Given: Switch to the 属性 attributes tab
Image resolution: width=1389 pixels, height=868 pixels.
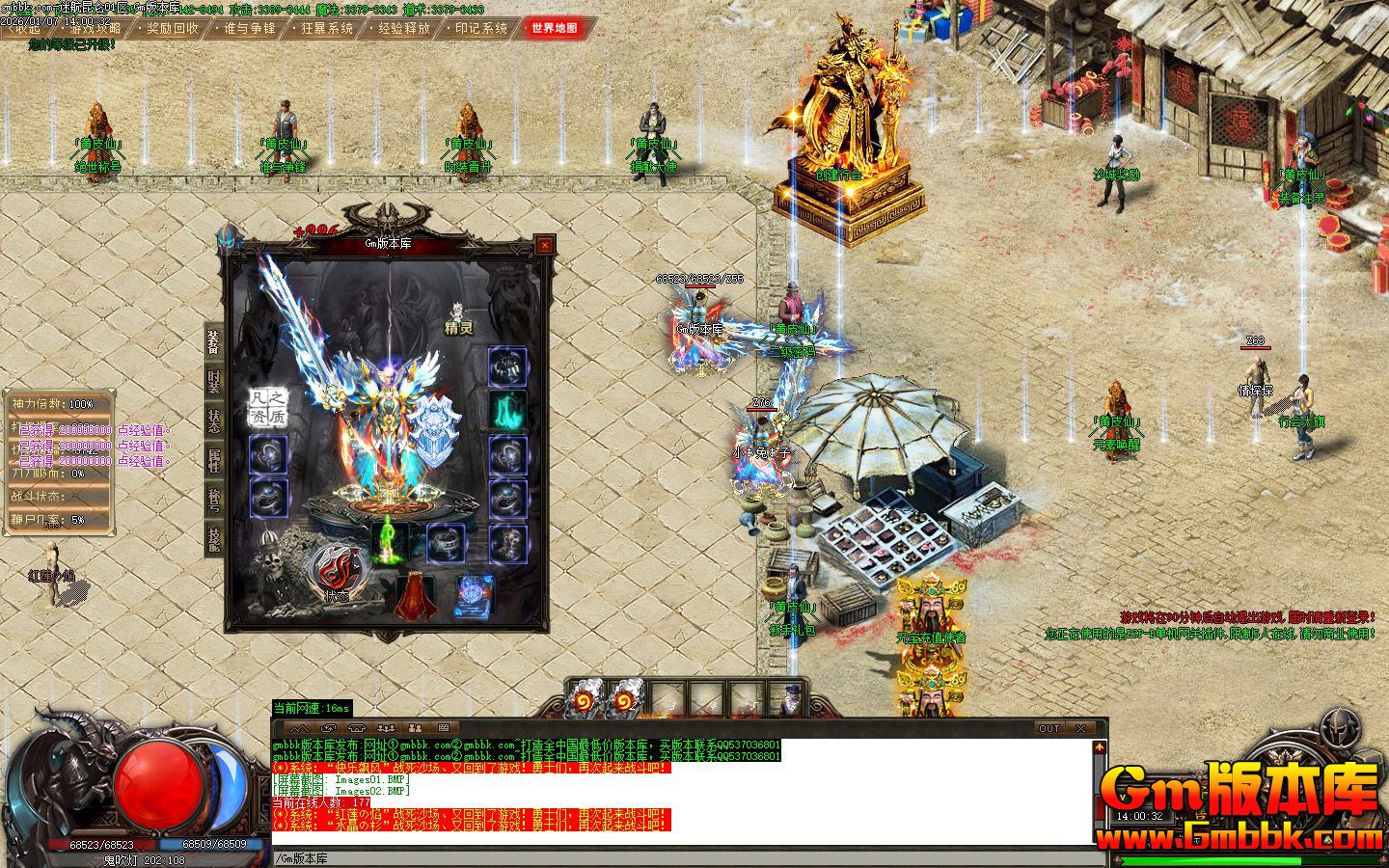Looking at the screenshot, I should click(213, 459).
